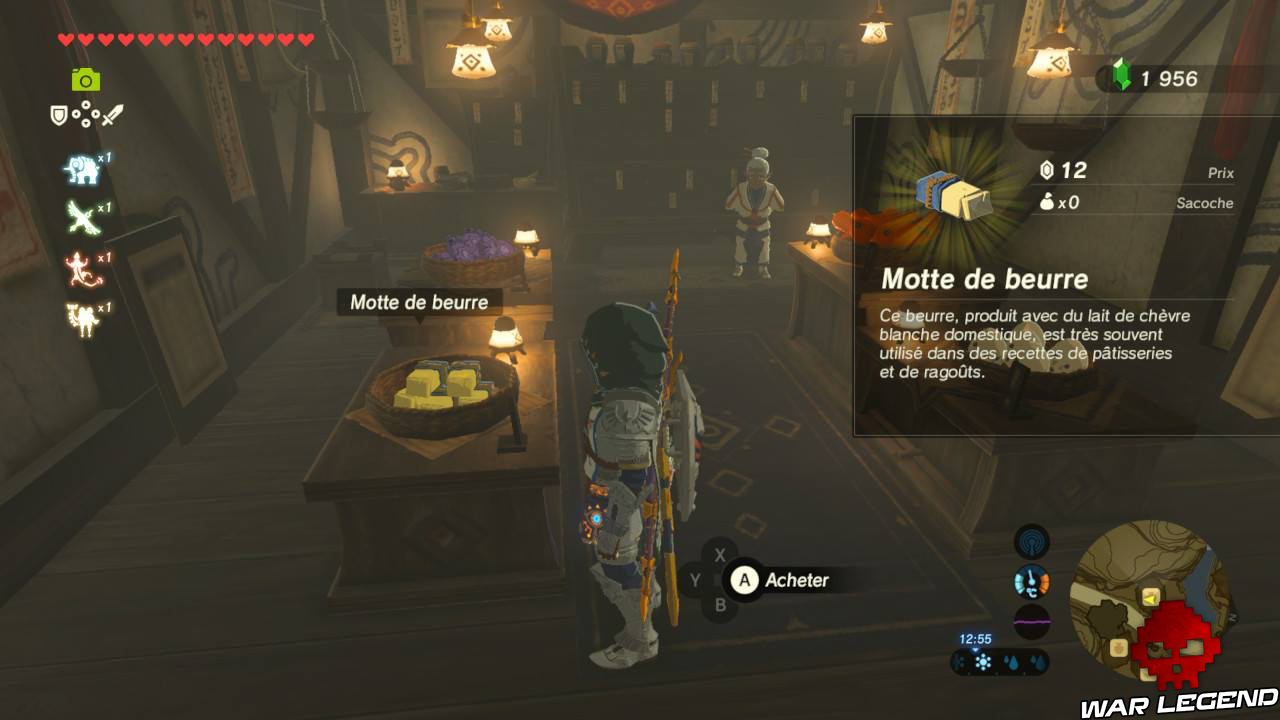Toggle the Sheikah sensor indicator
1280x720 pixels.
[1032, 540]
